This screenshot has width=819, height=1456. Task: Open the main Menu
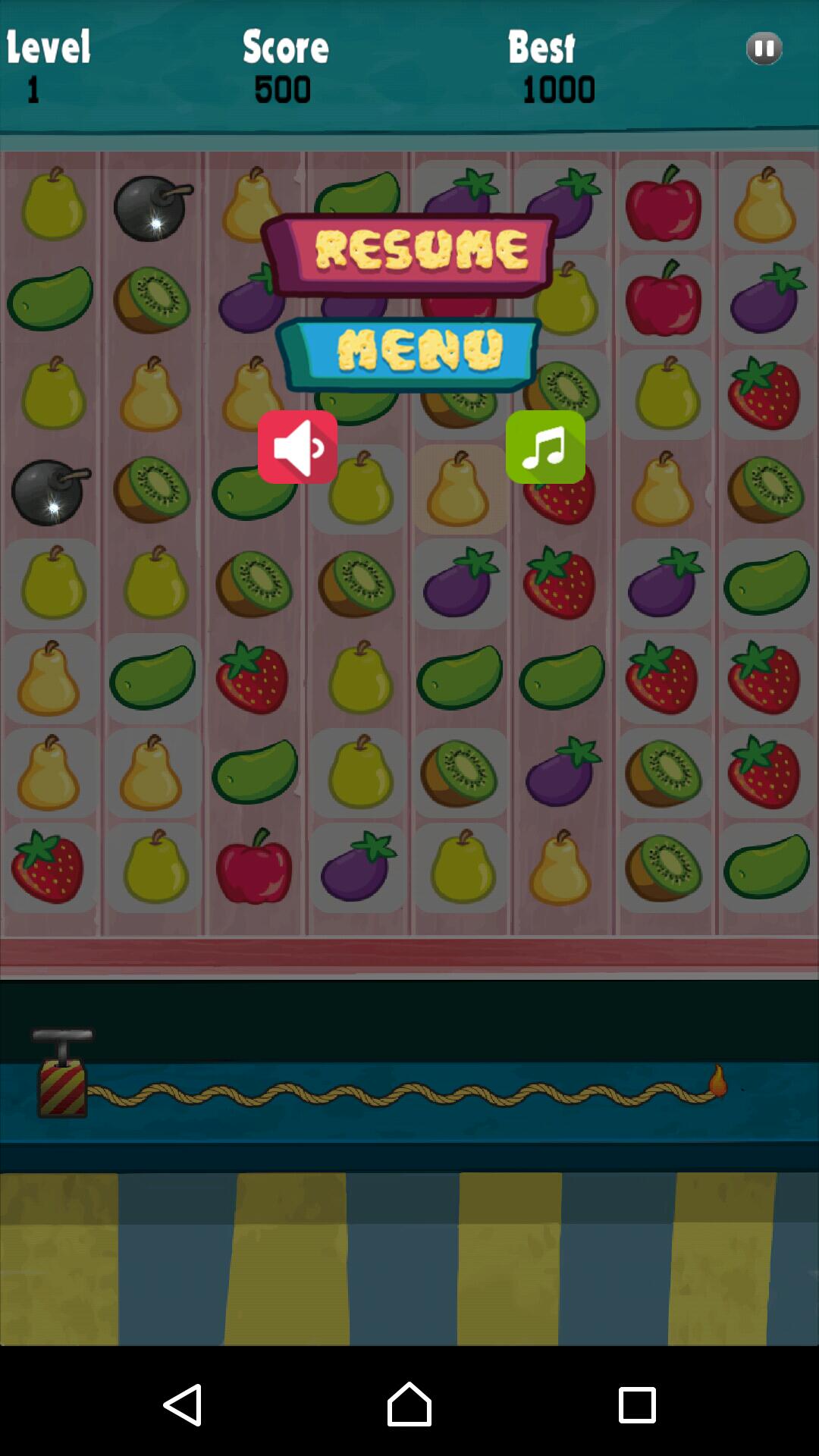tap(409, 353)
